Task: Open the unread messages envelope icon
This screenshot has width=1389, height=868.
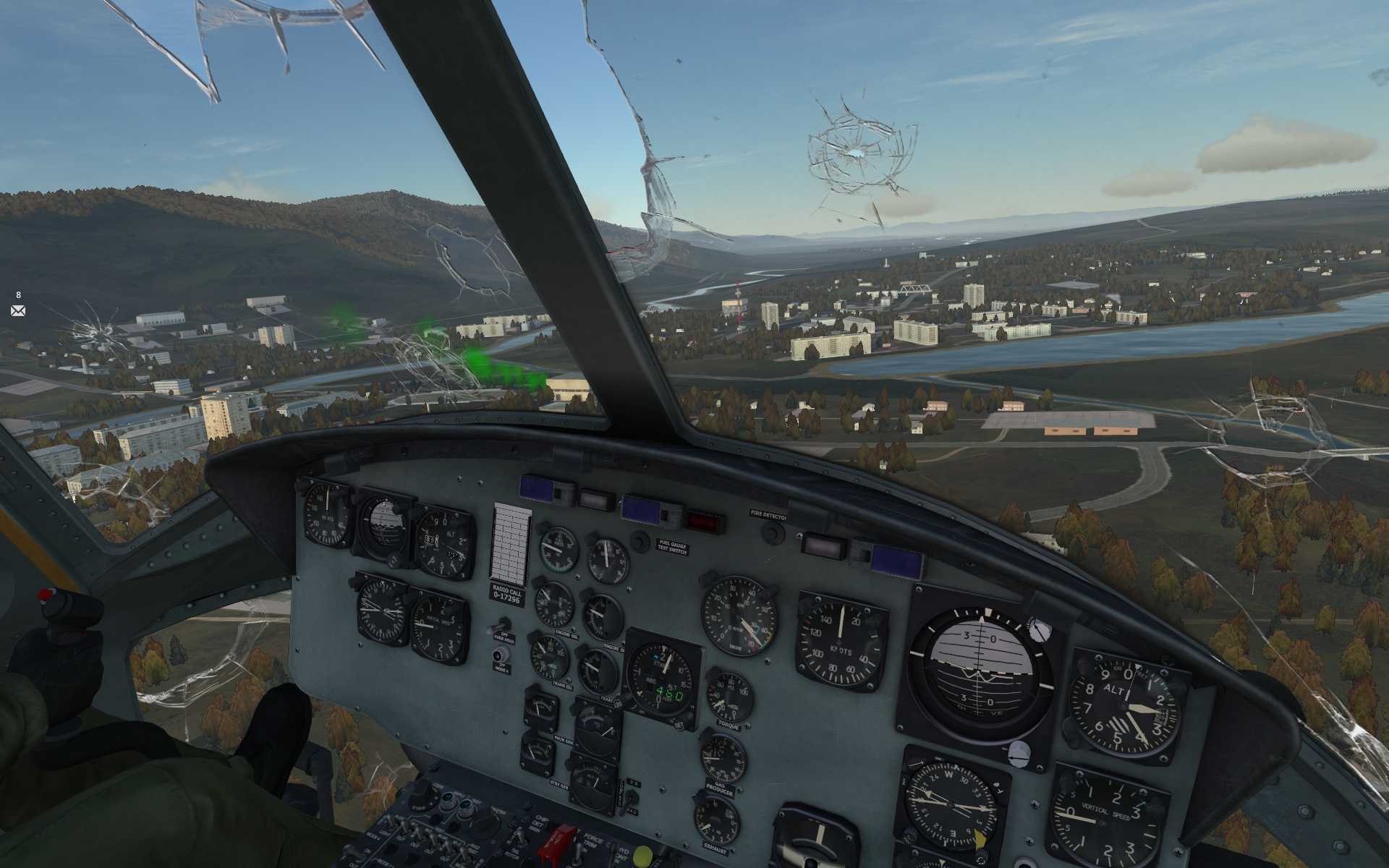Action: pos(18,311)
